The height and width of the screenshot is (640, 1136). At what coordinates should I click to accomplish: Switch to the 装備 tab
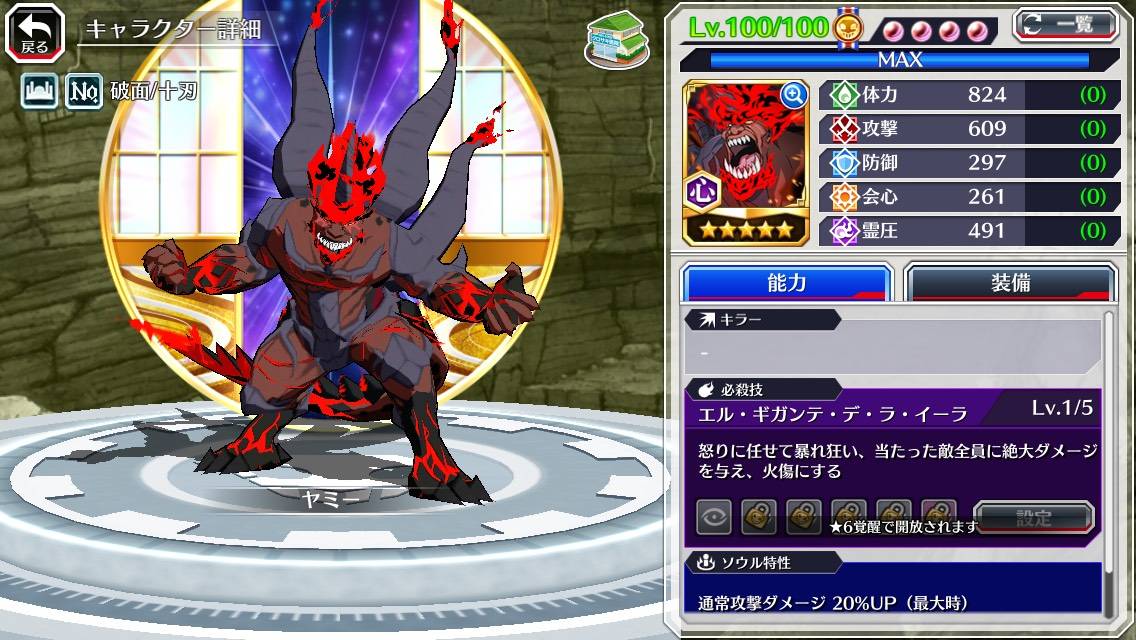click(1010, 282)
